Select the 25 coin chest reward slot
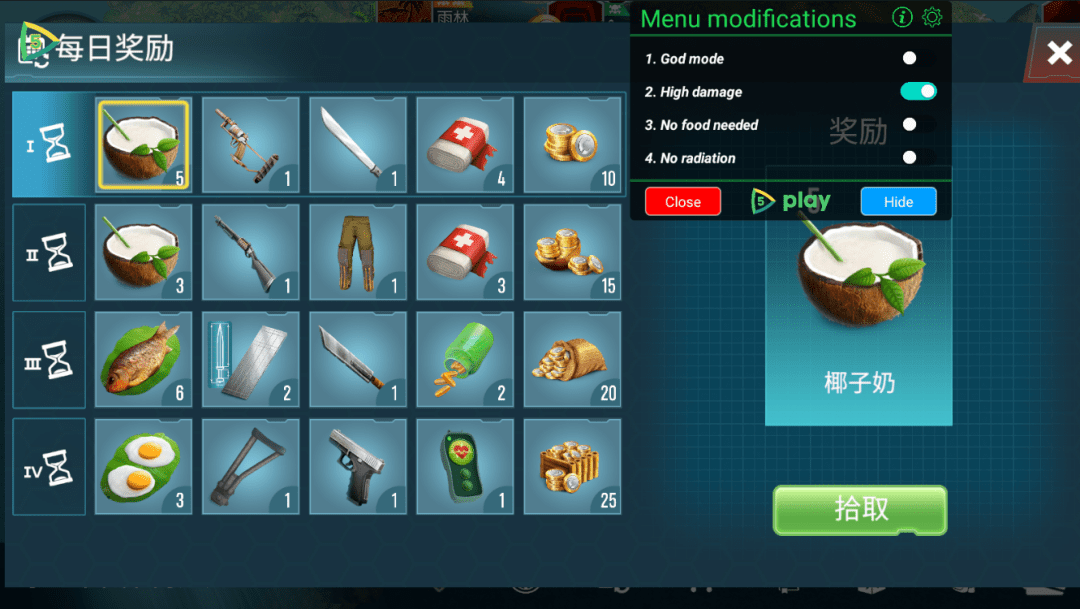Viewport: 1080px width, 609px height. click(571, 467)
